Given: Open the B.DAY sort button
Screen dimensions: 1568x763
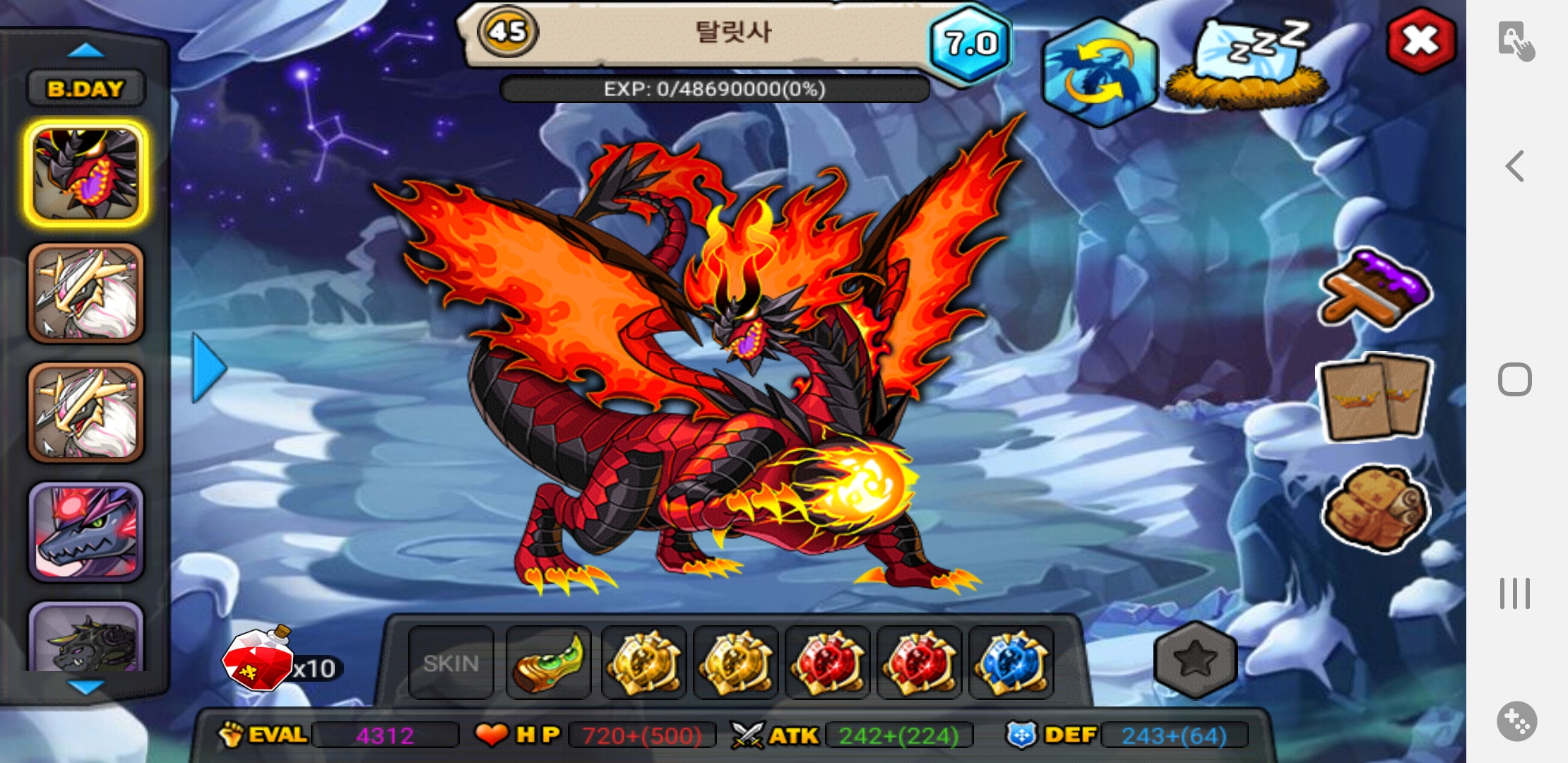Looking at the screenshot, I should [x=85, y=88].
